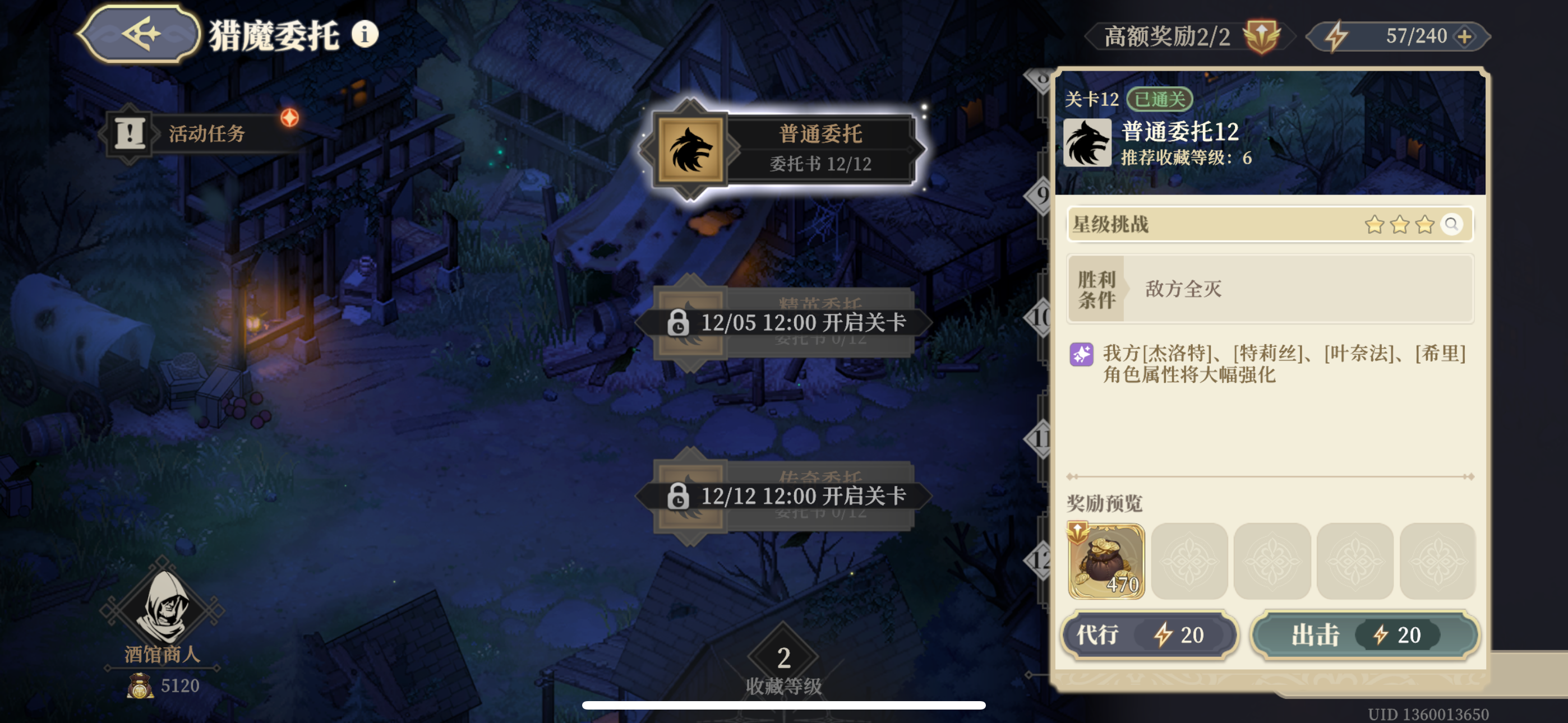The height and width of the screenshot is (723, 1568).
Task: Open the 猎魔委托 info tooltip
Action: pyautogui.click(x=364, y=35)
